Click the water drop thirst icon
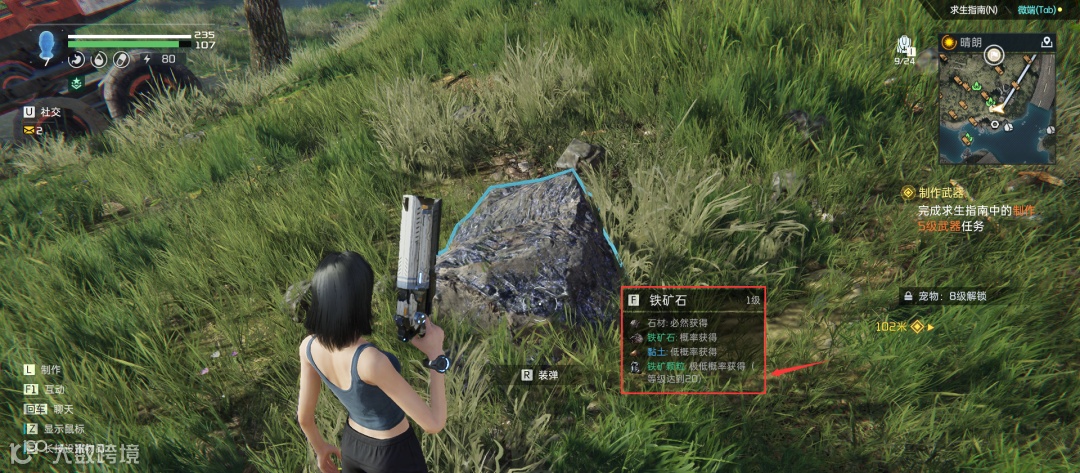The height and width of the screenshot is (473, 1080). point(98,59)
